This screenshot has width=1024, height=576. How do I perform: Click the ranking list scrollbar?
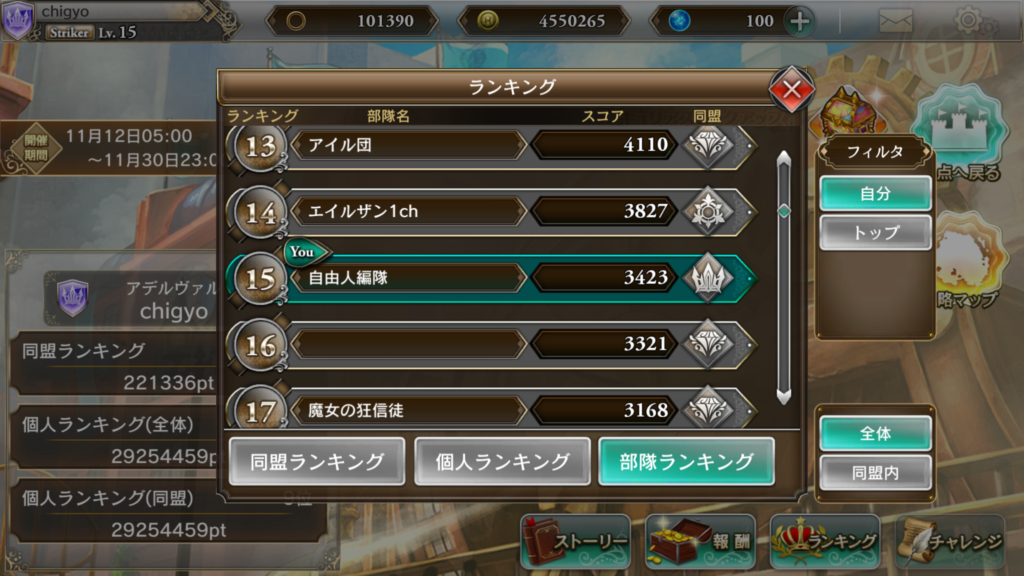pos(784,275)
